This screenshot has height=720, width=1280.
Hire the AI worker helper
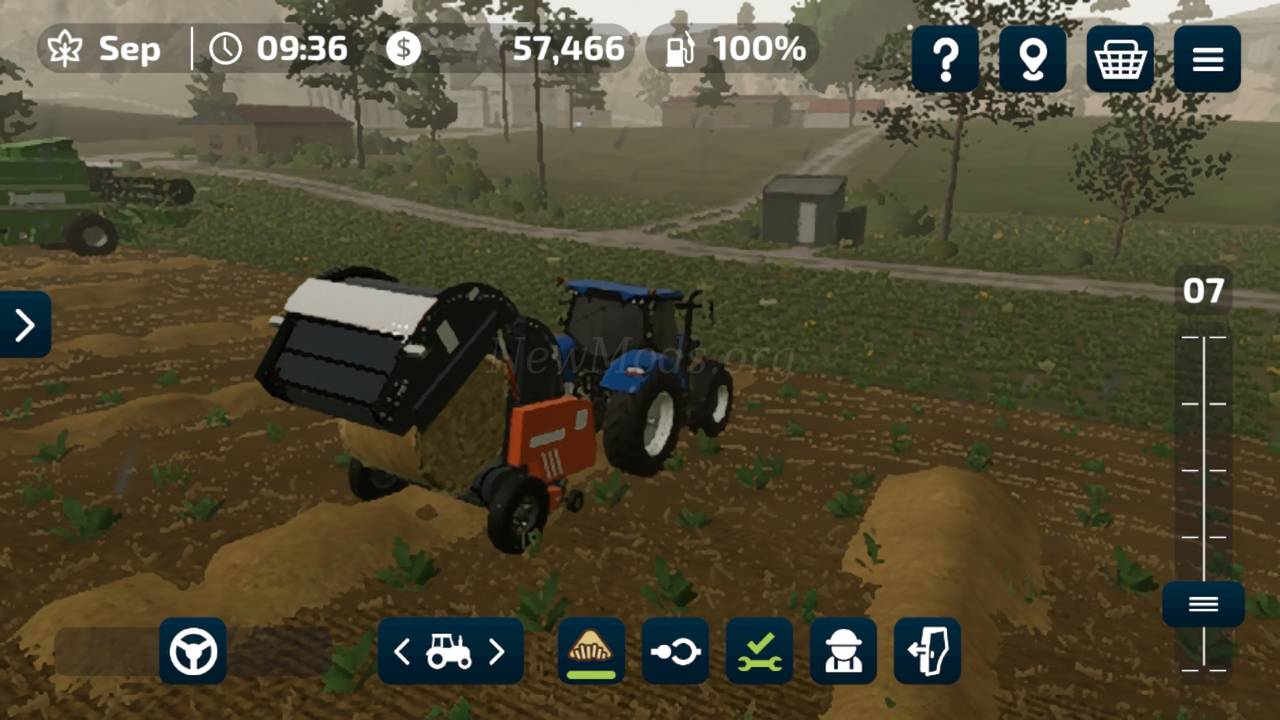[x=843, y=651]
